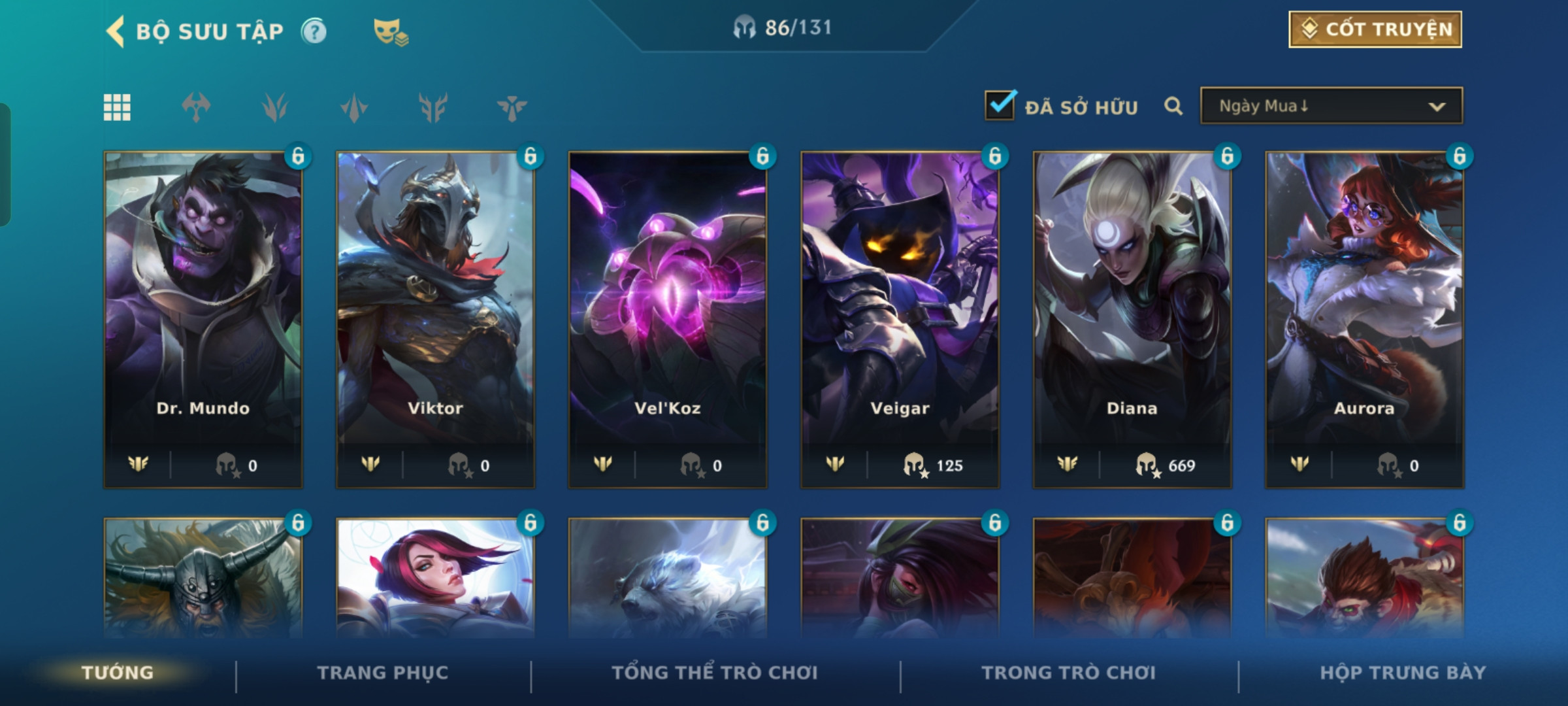Viewport: 1568px width, 706px height.
Task: Switch to the Trang Phục tab
Action: [383, 673]
